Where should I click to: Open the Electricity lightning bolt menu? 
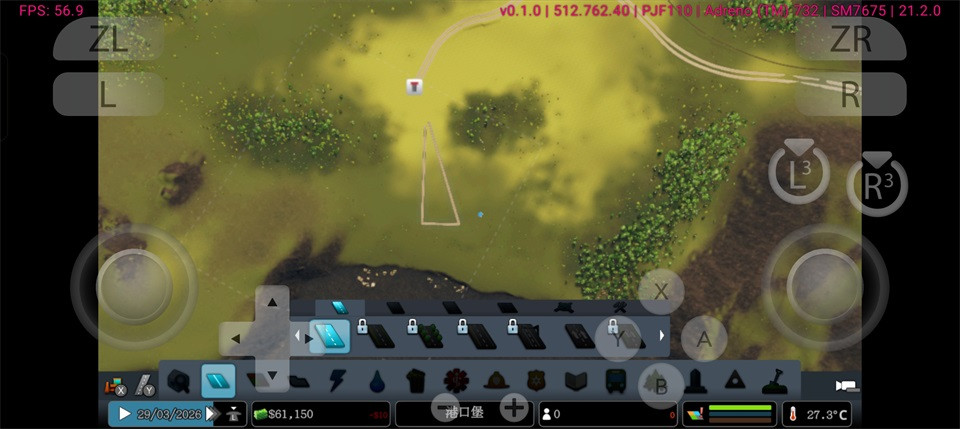pyautogui.click(x=336, y=381)
